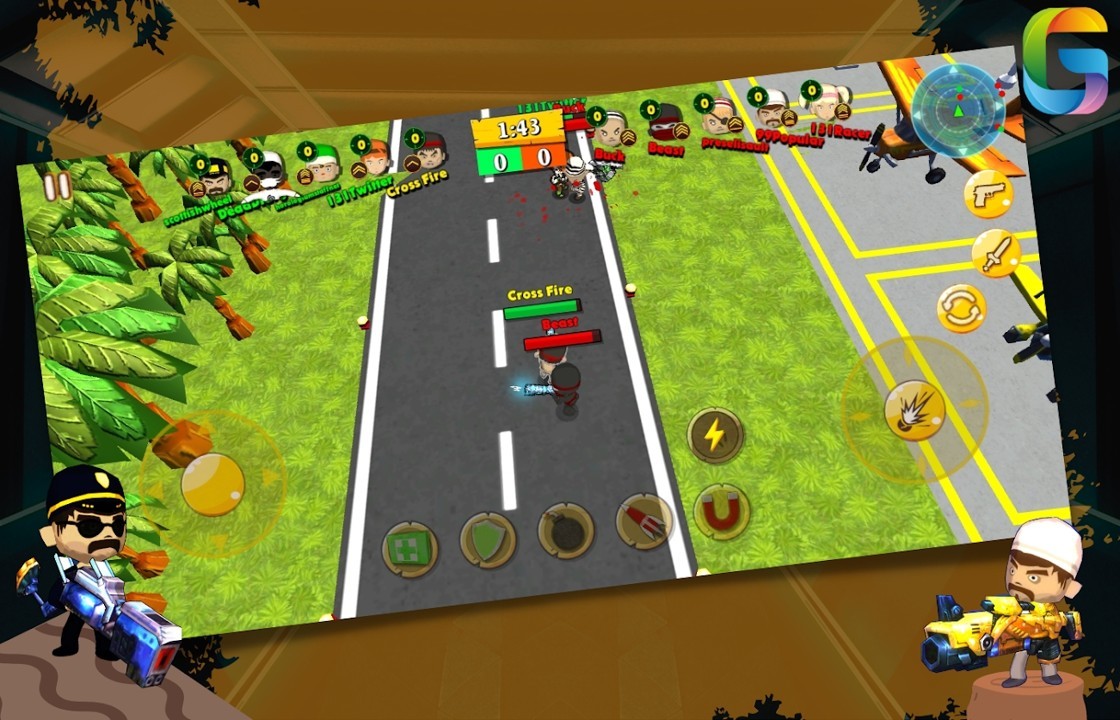Switch to the pistol weapon

[x=988, y=194]
